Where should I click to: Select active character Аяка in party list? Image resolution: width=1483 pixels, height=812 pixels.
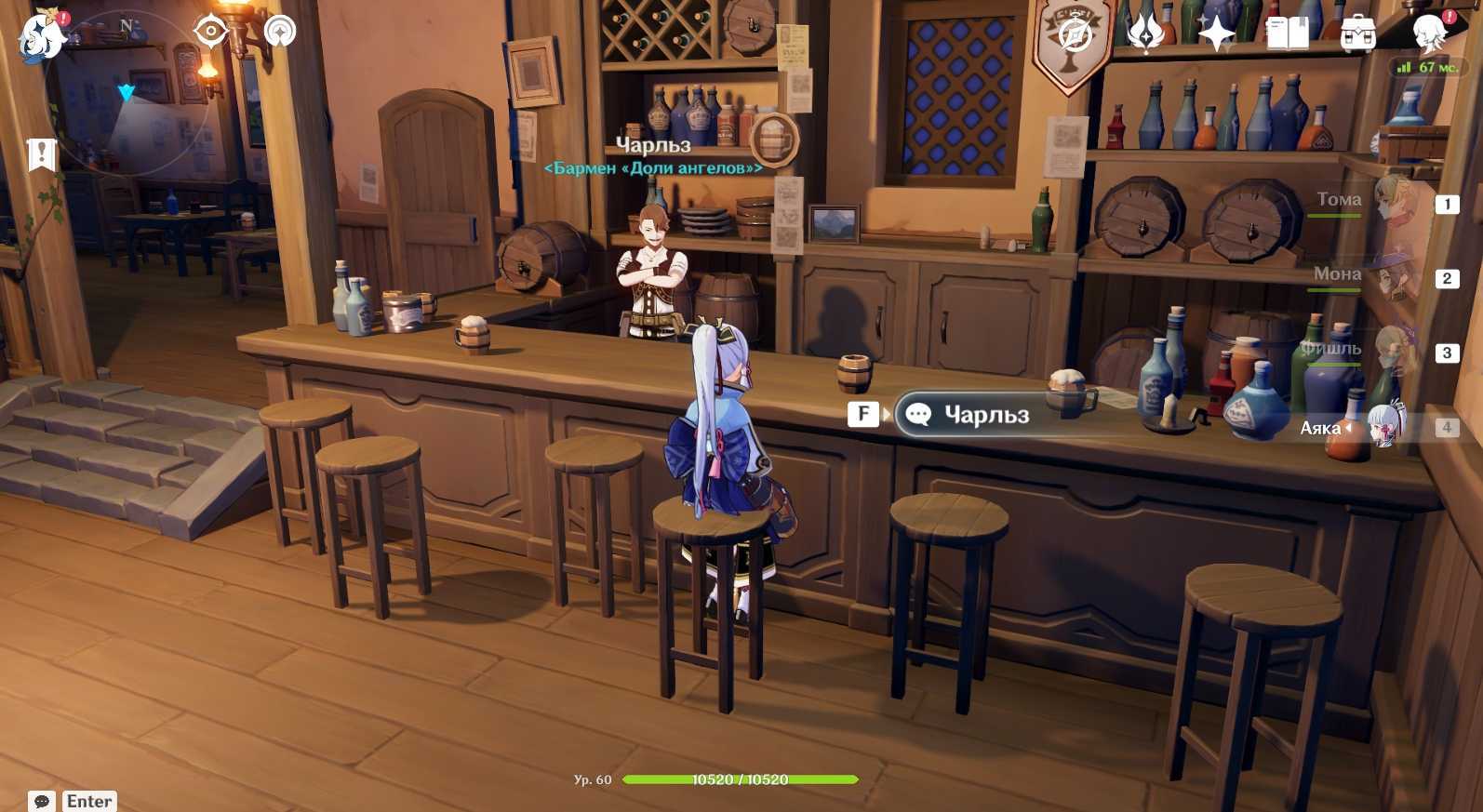[1385, 427]
